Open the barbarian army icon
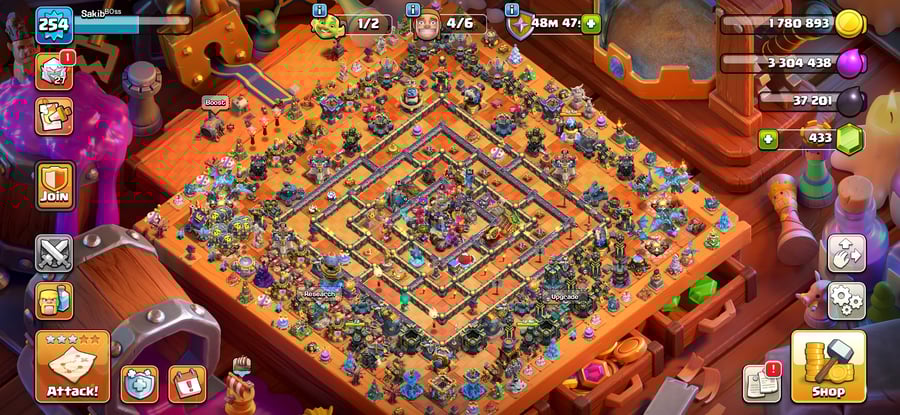 (54, 300)
